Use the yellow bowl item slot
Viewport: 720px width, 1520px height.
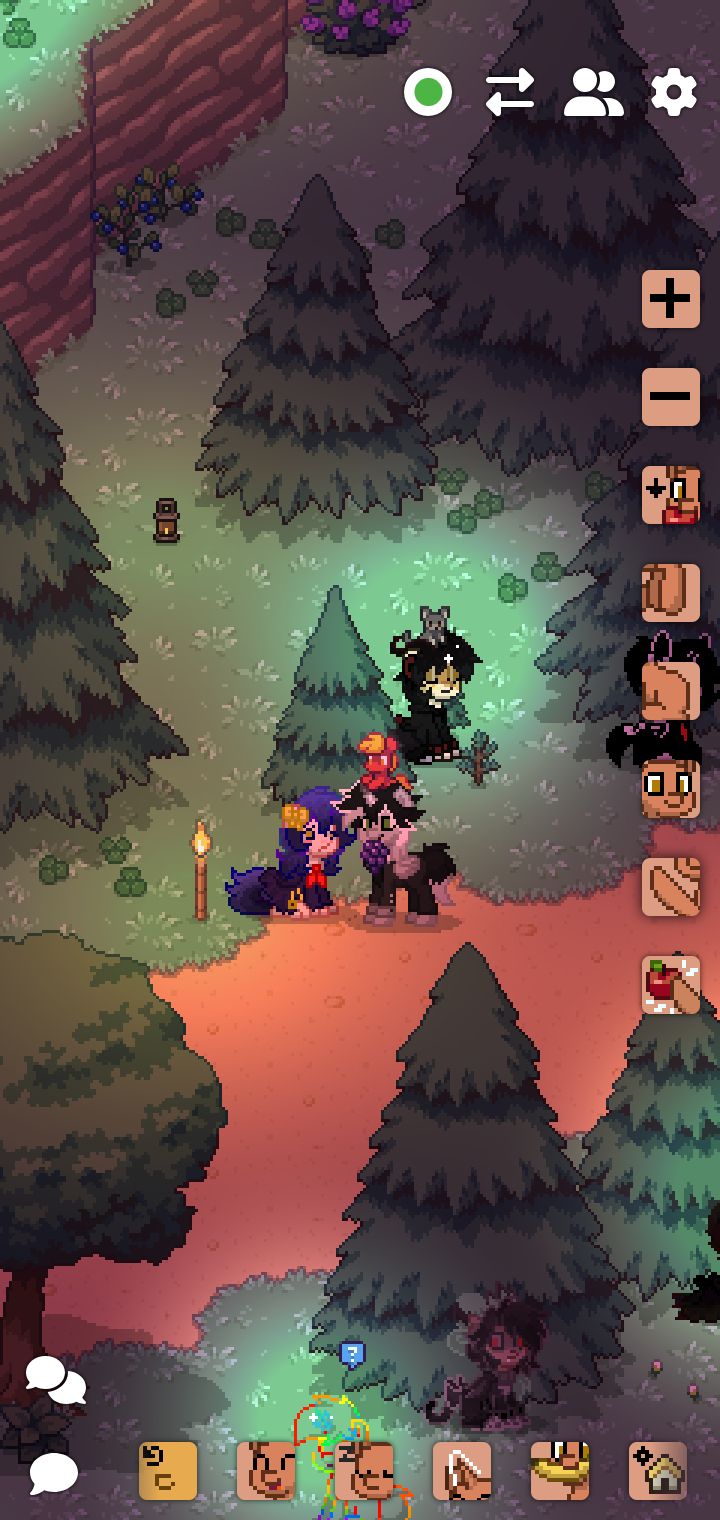(x=560, y=1471)
